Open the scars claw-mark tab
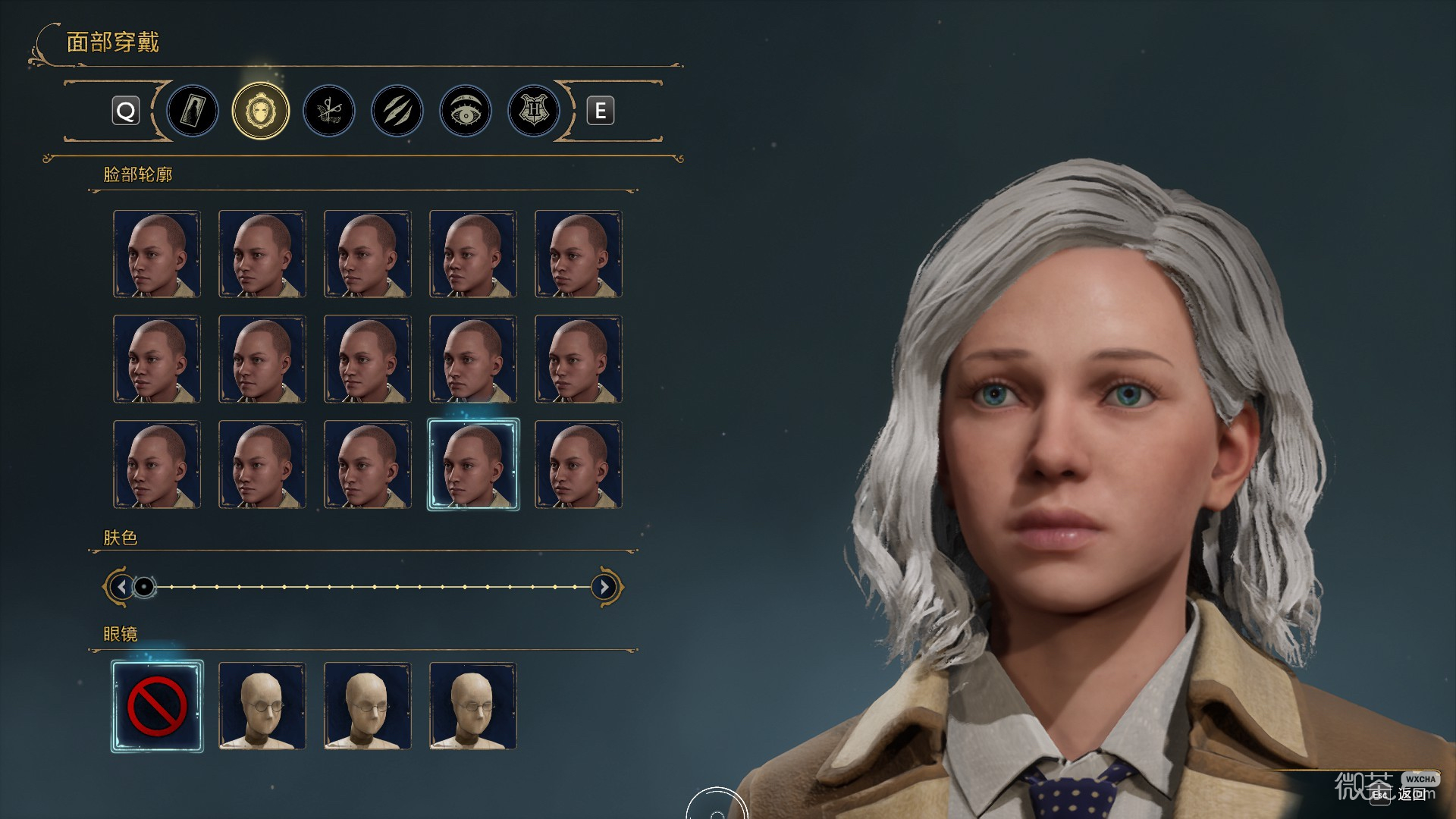 (x=397, y=111)
